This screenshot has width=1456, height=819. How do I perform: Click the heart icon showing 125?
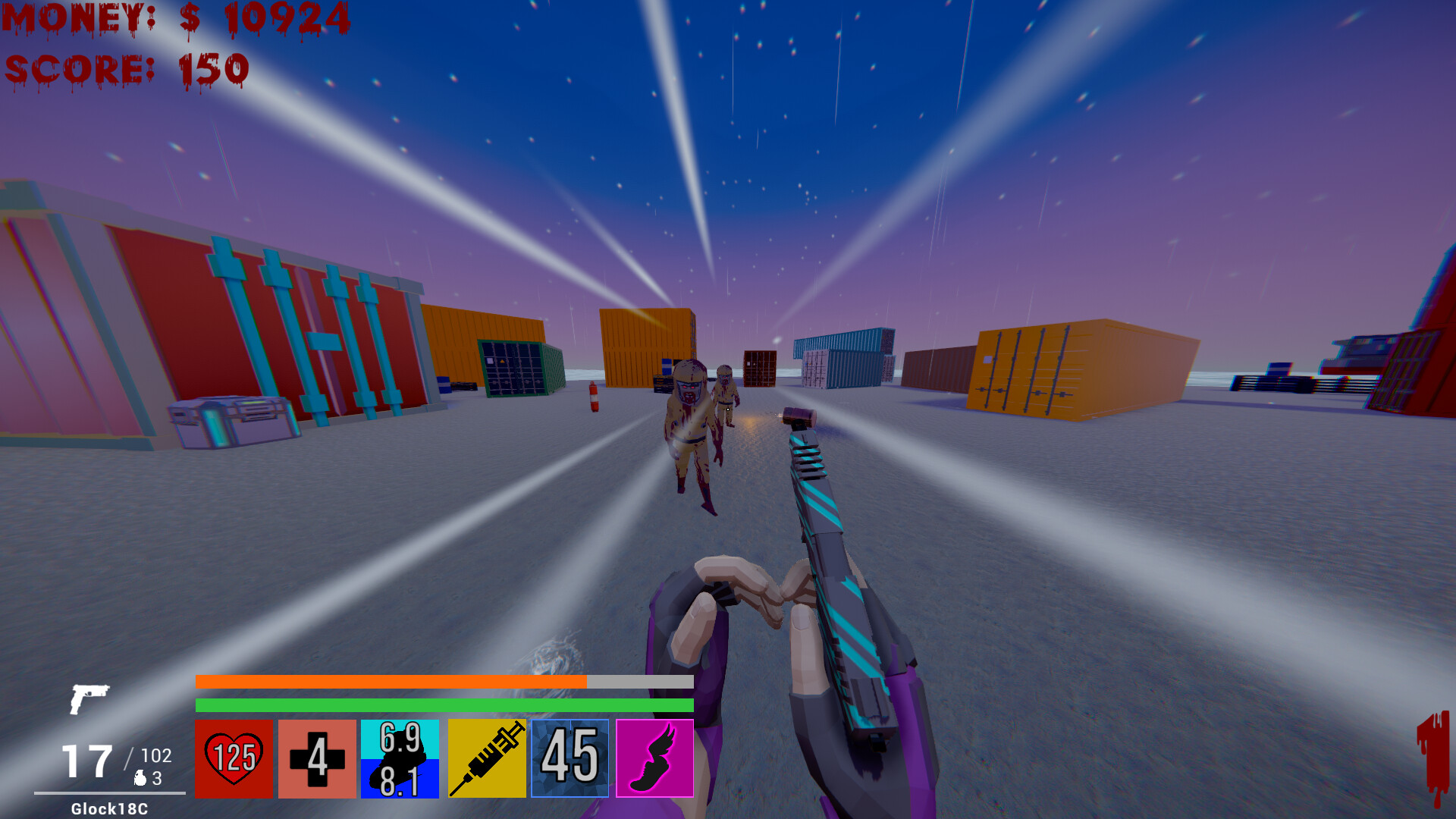[233, 758]
